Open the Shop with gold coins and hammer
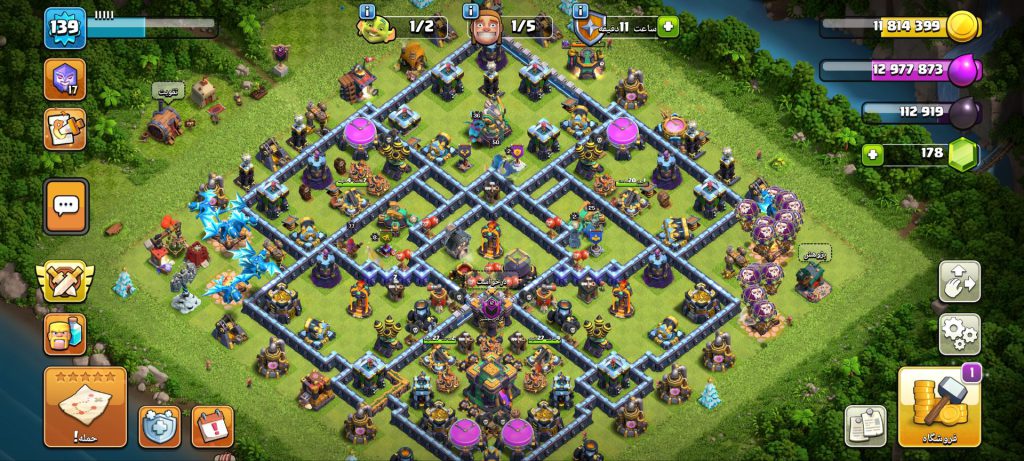1024x461 pixels. (x=940, y=407)
